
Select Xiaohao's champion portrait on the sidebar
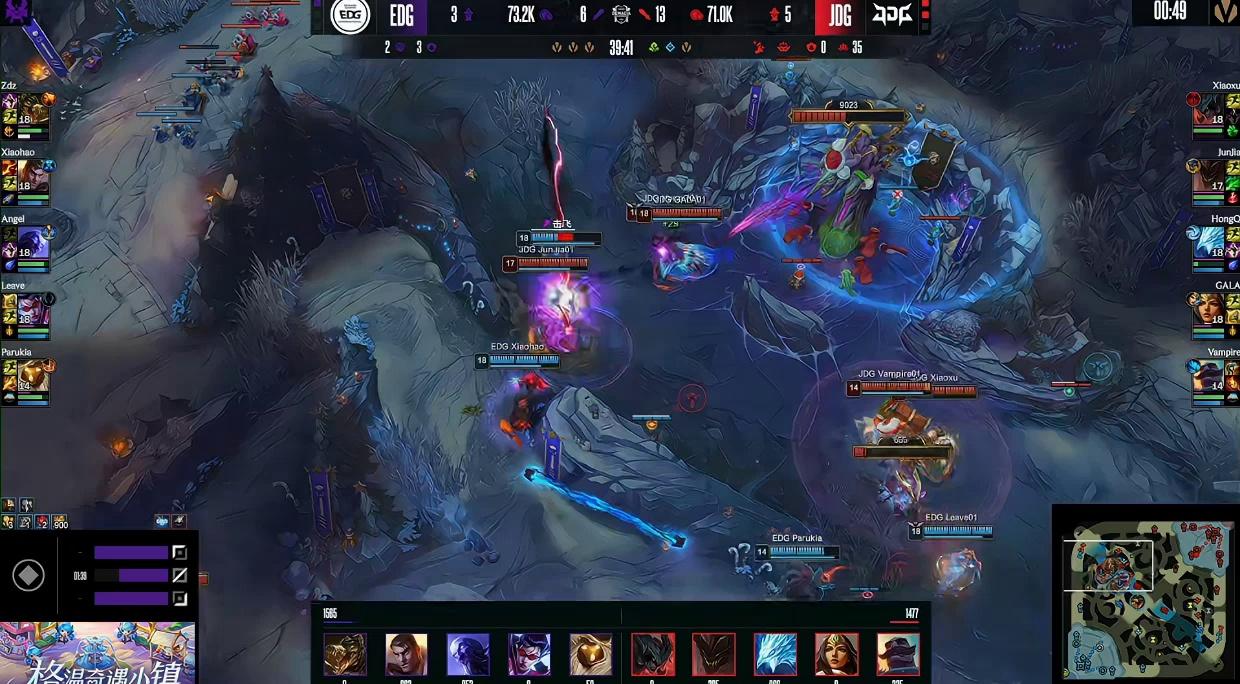pos(34,178)
